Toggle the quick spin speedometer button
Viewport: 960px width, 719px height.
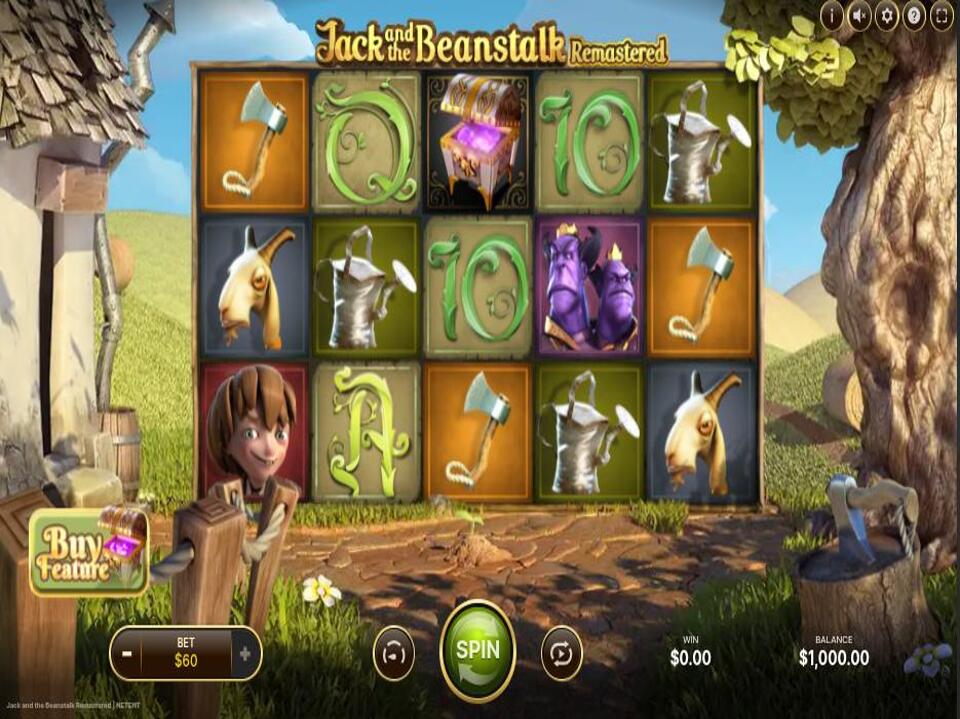point(393,653)
